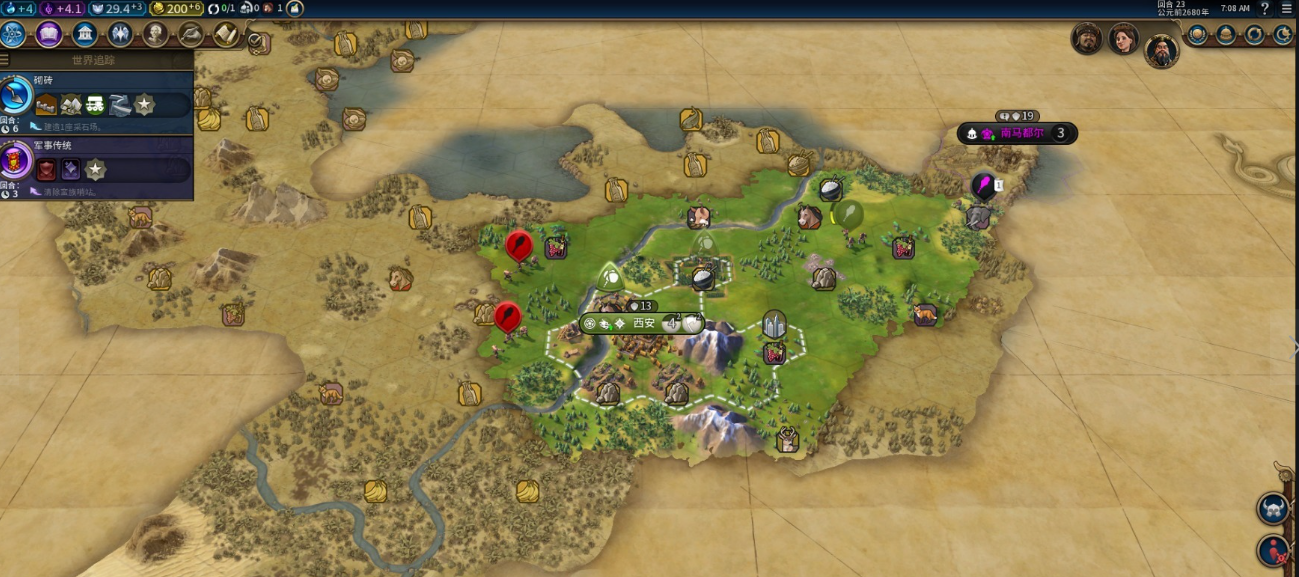The height and width of the screenshot is (577, 1299).
Task: Open the civics tree book icon
Action: pyautogui.click(x=49, y=34)
